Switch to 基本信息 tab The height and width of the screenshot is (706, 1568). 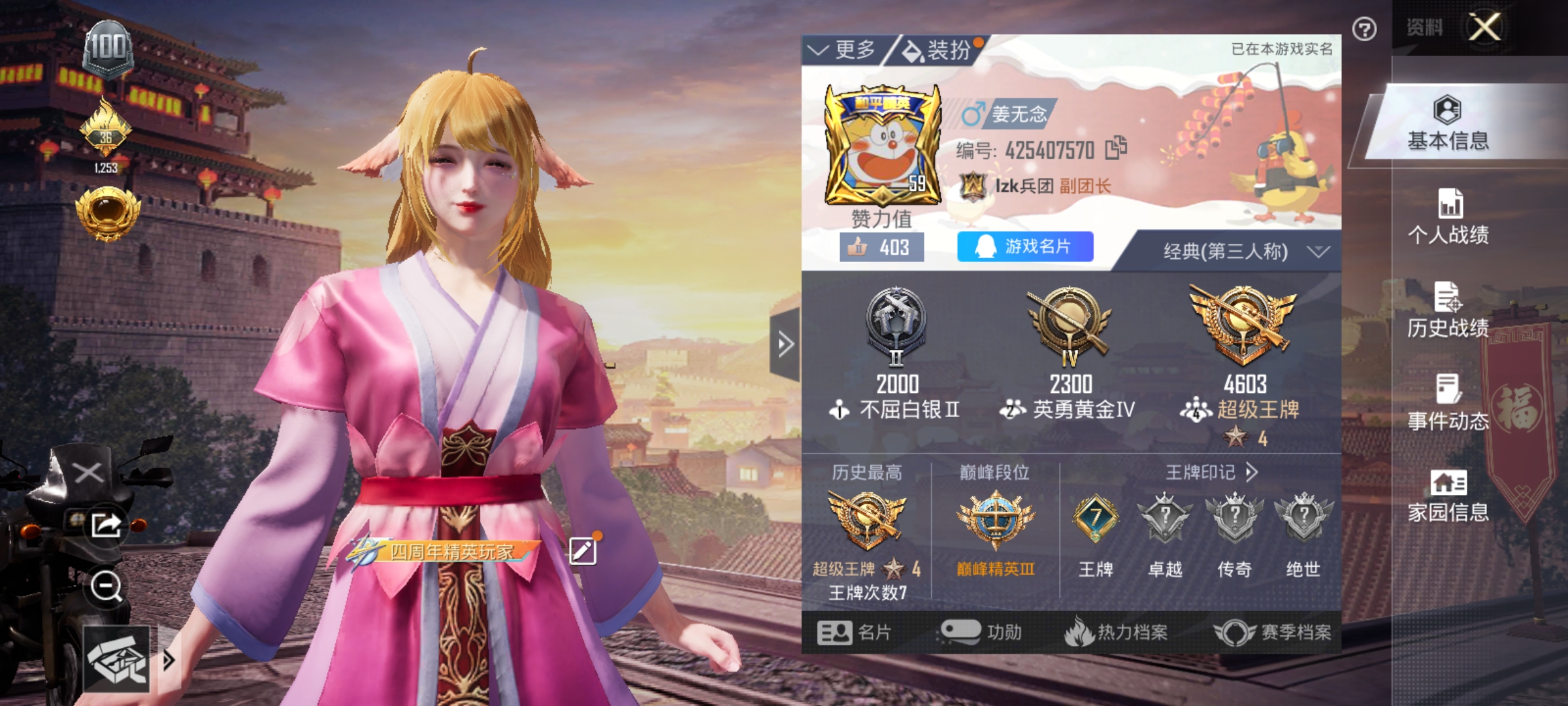tap(1448, 124)
